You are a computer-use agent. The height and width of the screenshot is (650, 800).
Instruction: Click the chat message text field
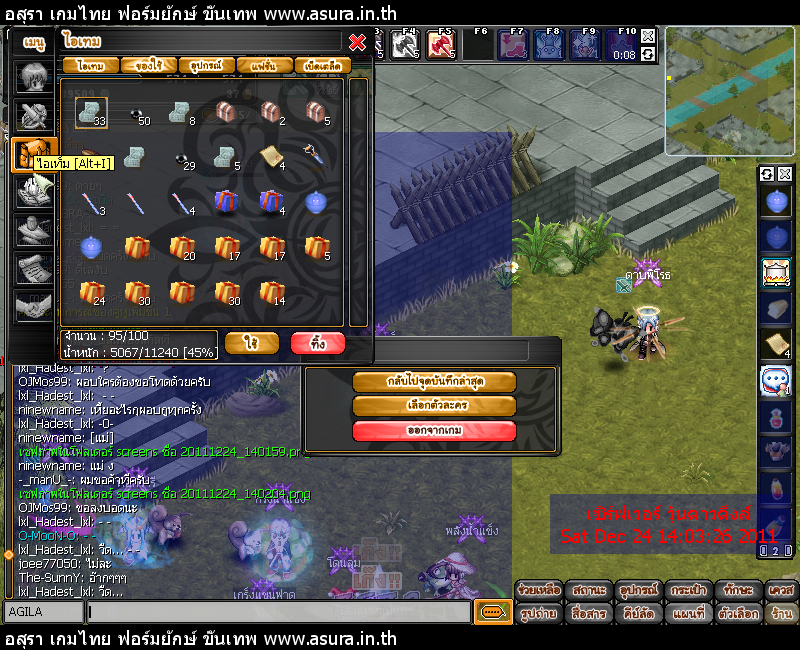(278, 610)
